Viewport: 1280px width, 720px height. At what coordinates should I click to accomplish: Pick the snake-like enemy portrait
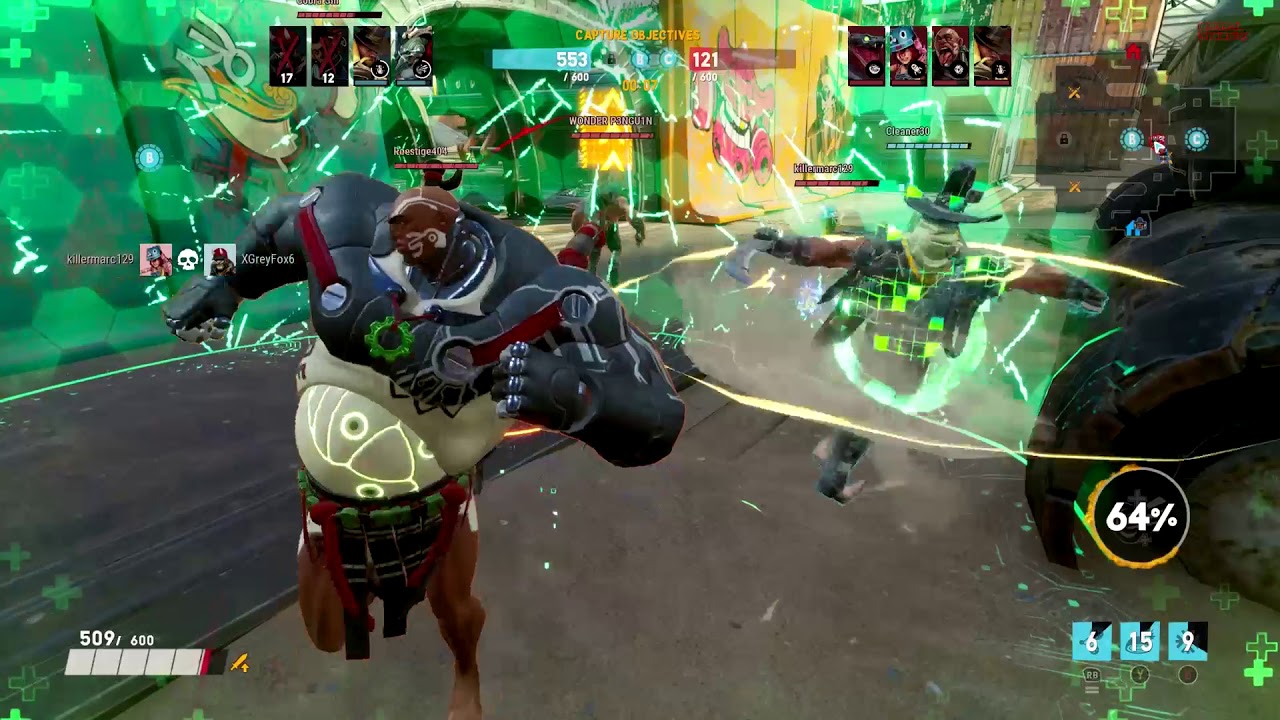pyautogui.click(x=867, y=56)
